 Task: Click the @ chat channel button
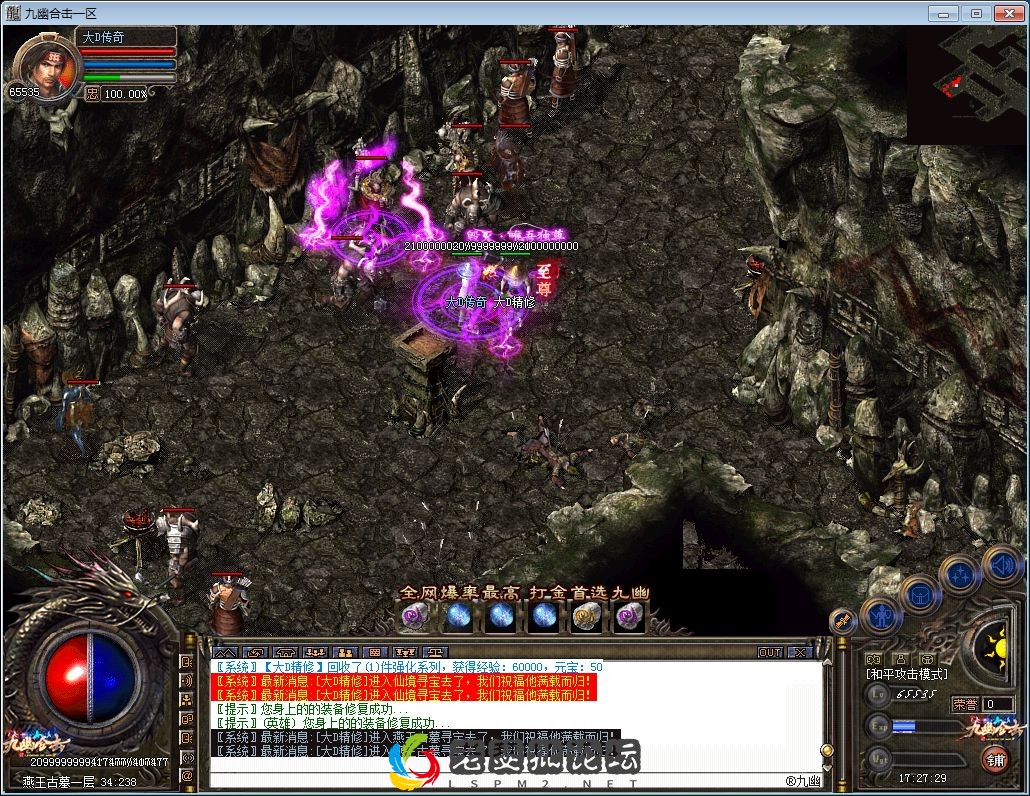coord(187,775)
